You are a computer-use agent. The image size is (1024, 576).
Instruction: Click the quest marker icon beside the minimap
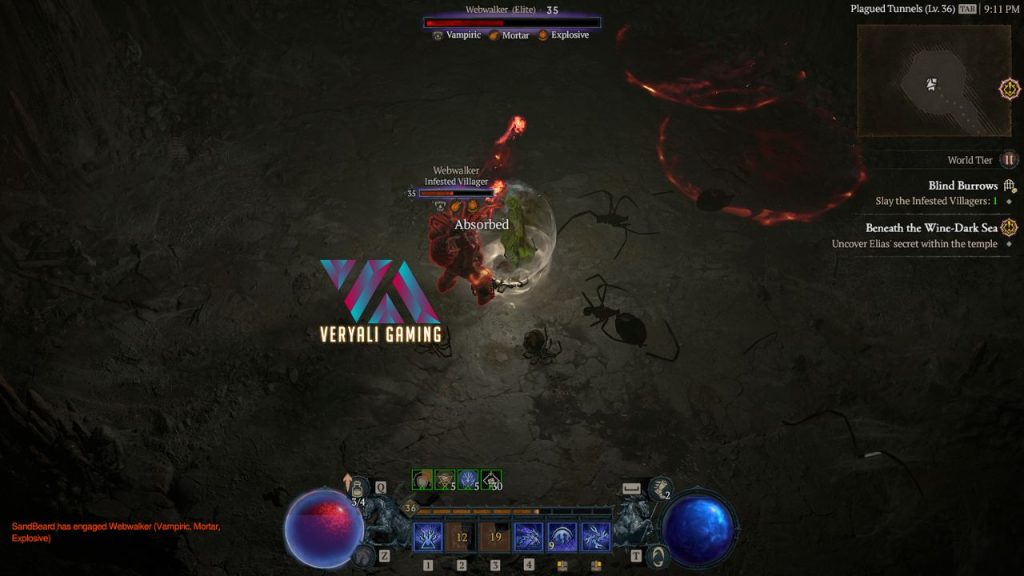click(1010, 89)
